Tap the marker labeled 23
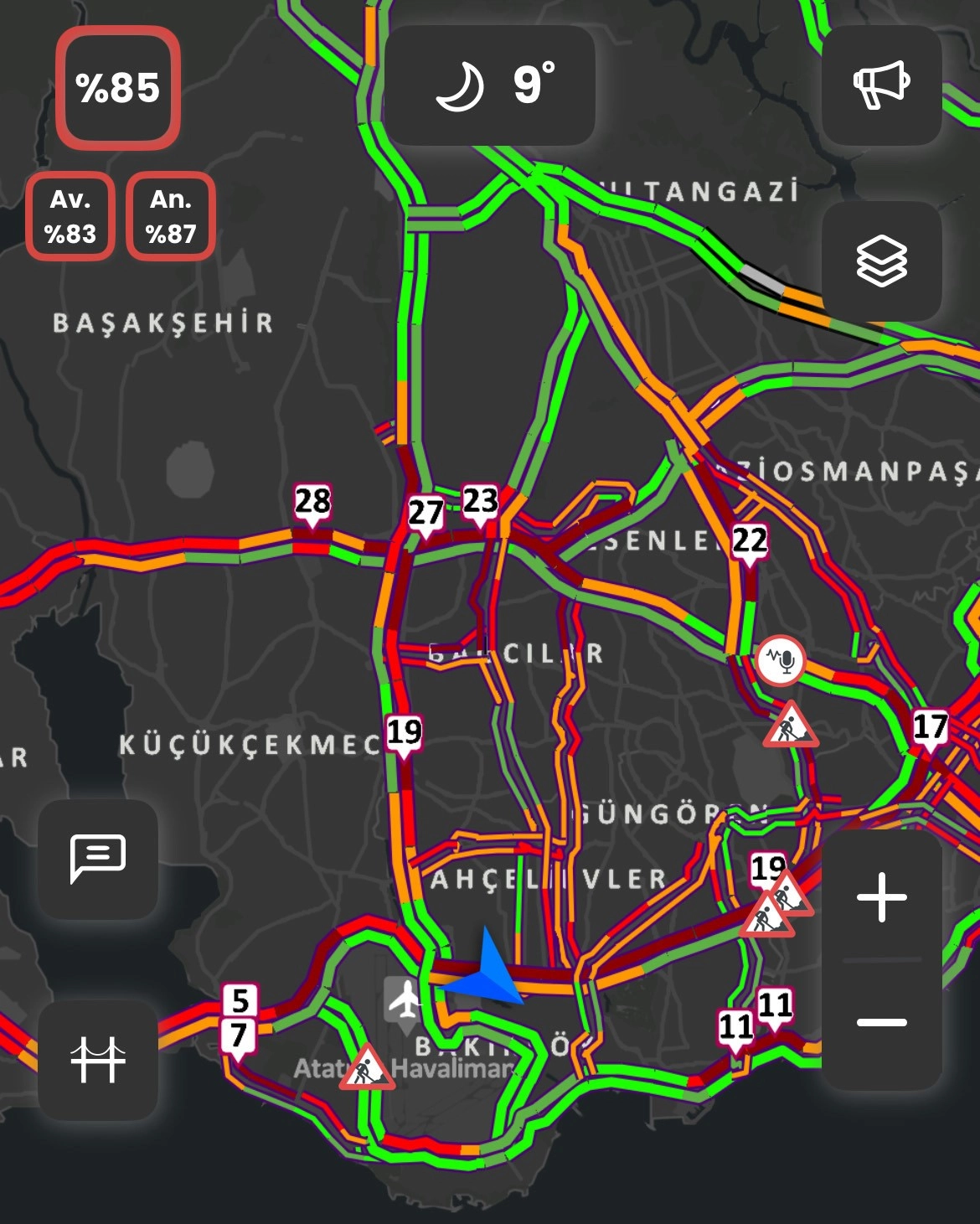The height and width of the screenshot is (1224, 980). pos(480,503)
